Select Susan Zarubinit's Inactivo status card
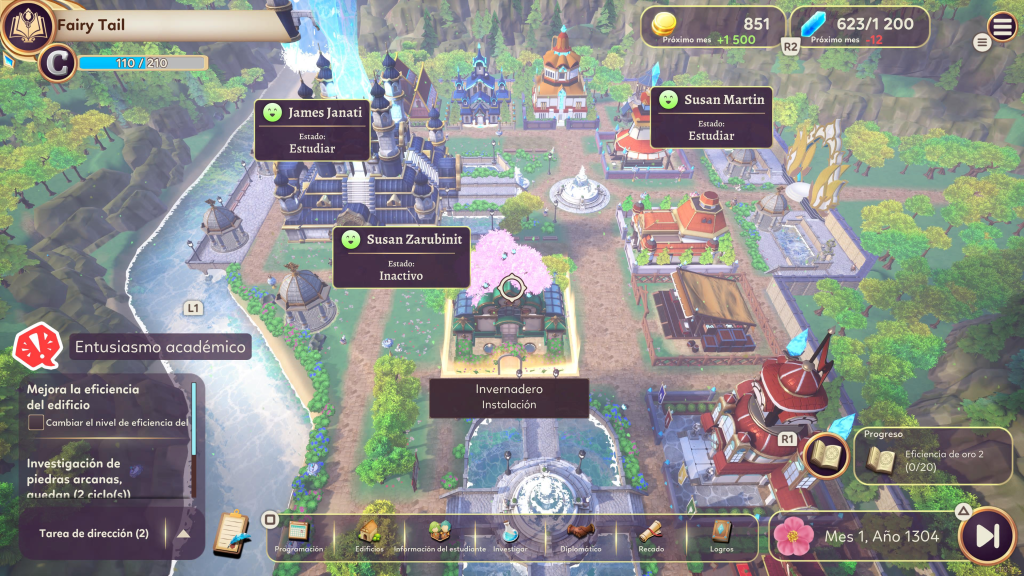Viewport: 1024px width, 576px height. tap(401, 257)
